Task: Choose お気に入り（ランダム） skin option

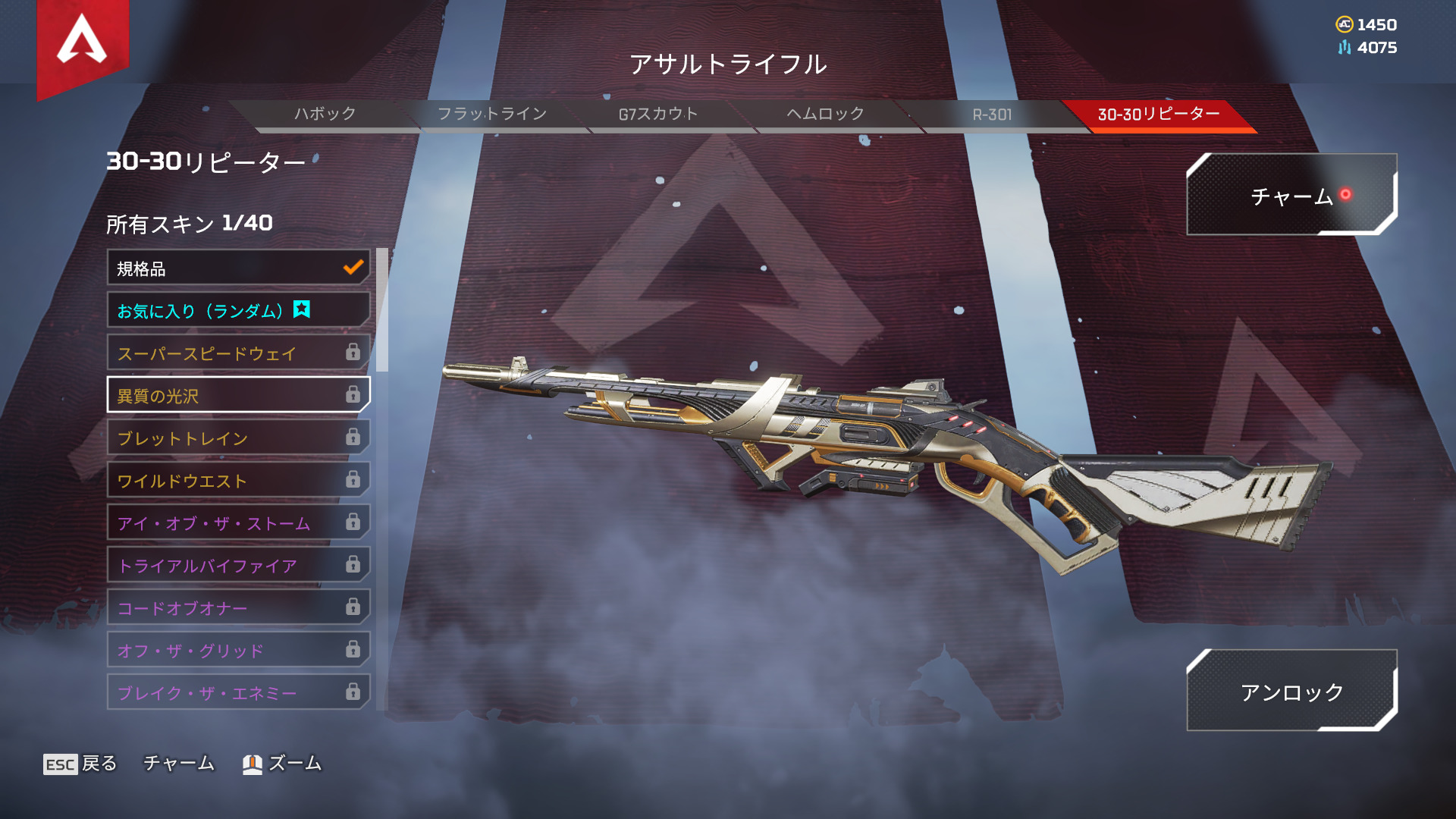Action: [238, 311]
